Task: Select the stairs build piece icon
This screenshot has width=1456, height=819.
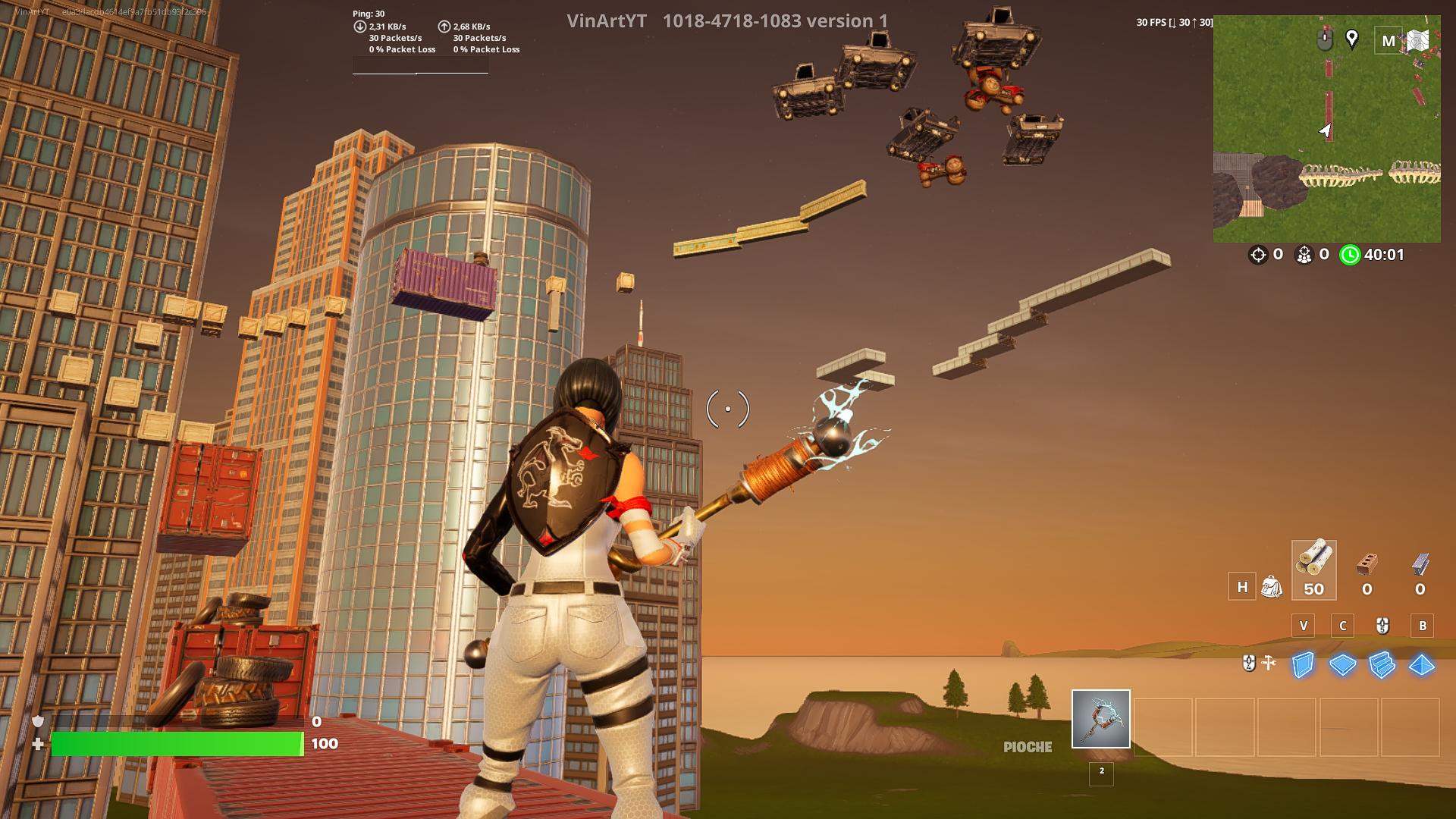Action: pyautogui.click(x=1381, y=664)
